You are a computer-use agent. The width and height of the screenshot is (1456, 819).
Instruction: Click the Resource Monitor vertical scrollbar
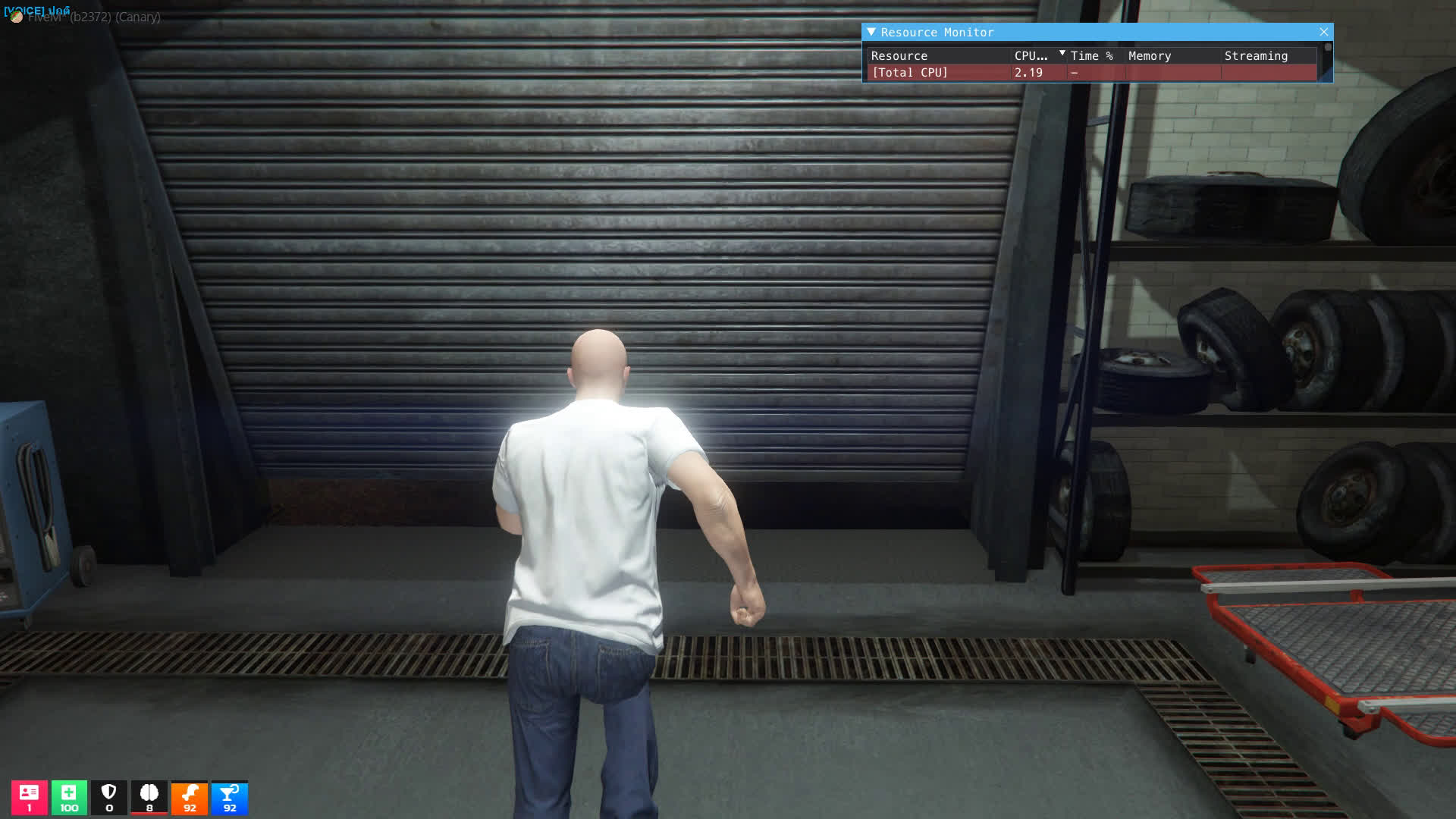(1327, 61)
